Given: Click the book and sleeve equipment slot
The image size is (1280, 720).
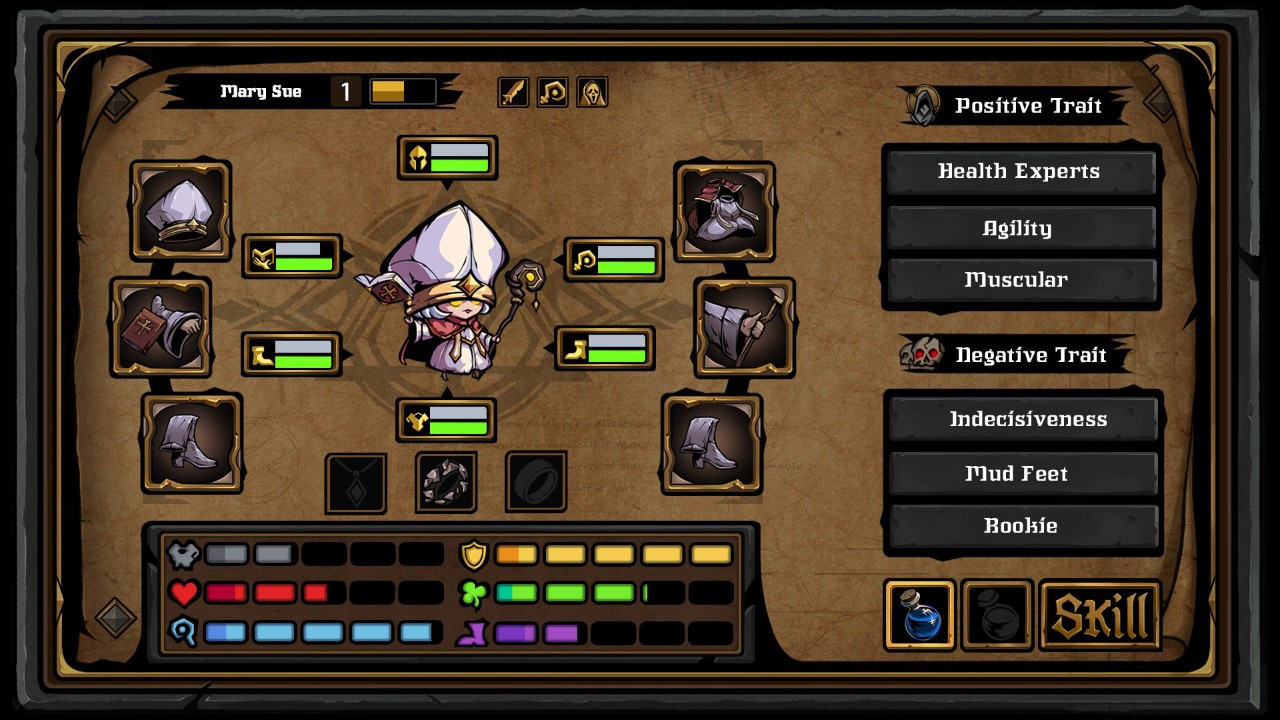Looking at the screenshot, I should (x=160, y=327).
